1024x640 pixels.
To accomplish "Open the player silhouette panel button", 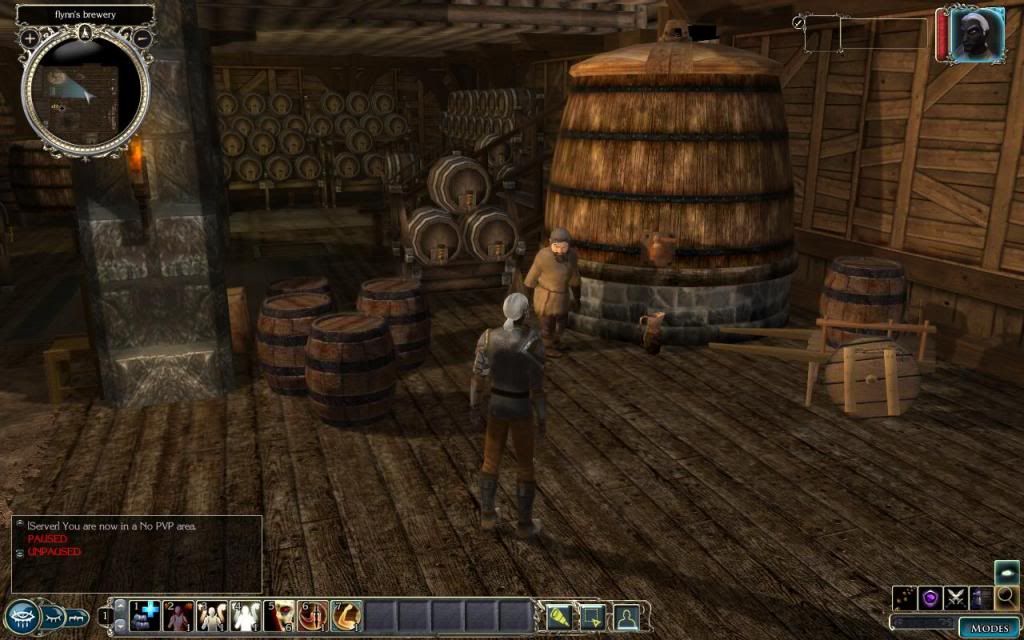I will [x=627, y=617].
